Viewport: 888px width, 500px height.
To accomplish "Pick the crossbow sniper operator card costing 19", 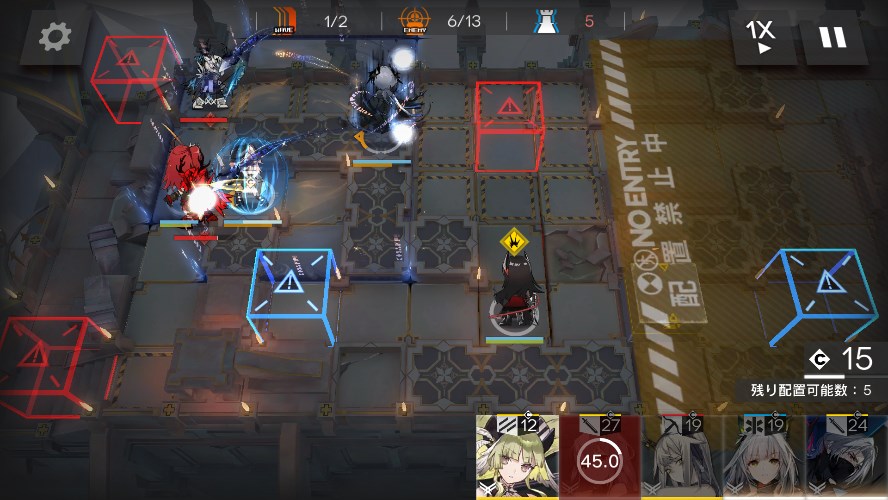I will click(682, 458).
